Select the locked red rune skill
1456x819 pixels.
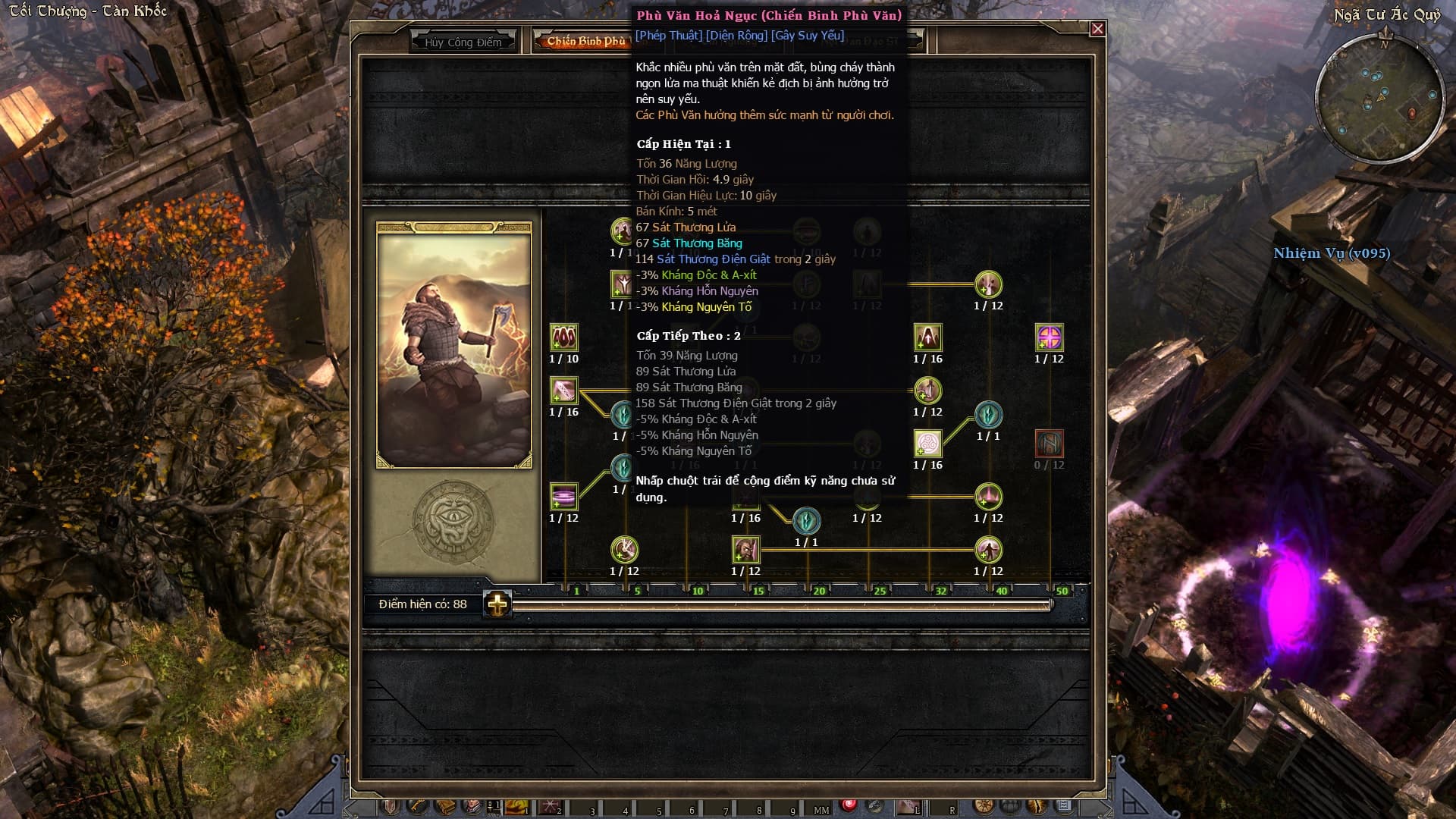click(1049, 444)
